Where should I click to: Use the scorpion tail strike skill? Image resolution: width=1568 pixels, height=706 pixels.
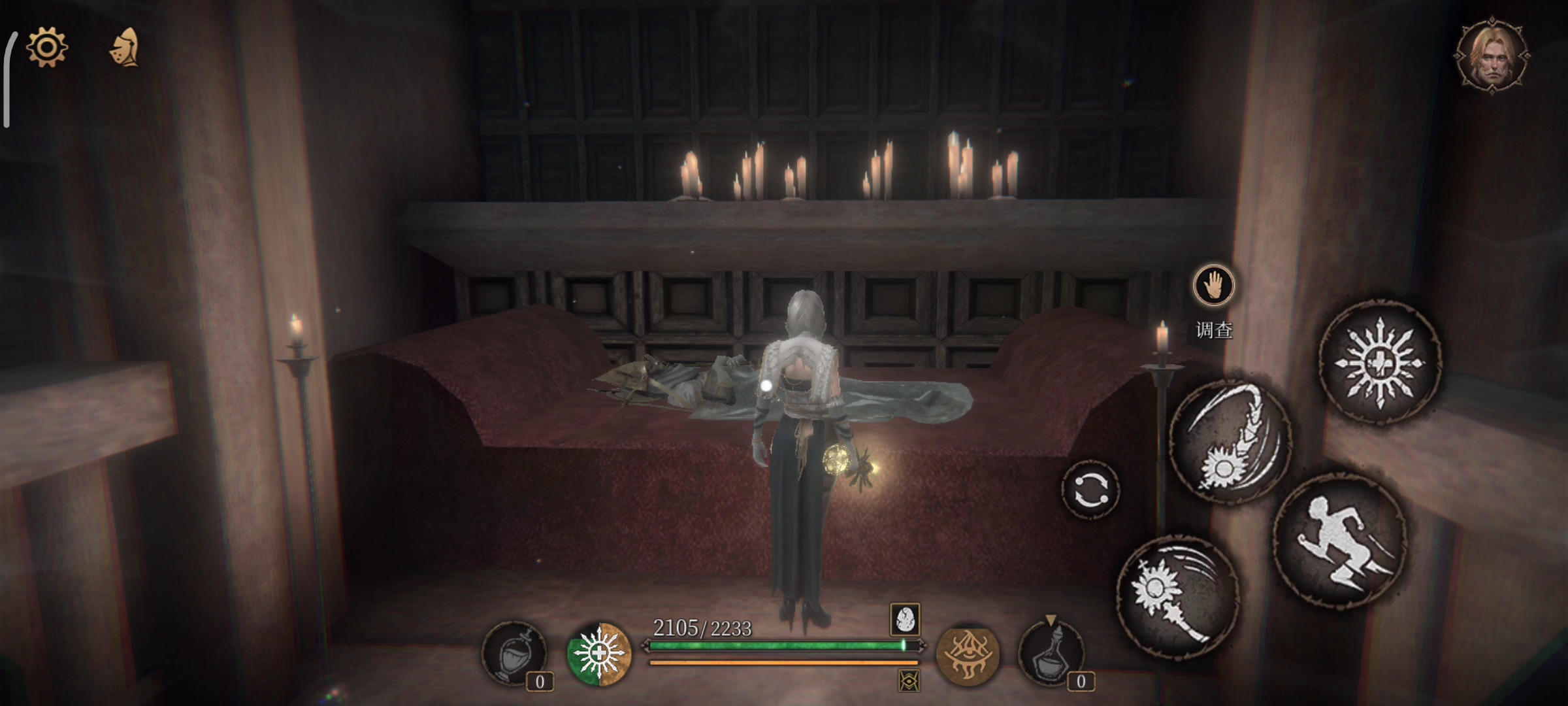coord(1229,442)
